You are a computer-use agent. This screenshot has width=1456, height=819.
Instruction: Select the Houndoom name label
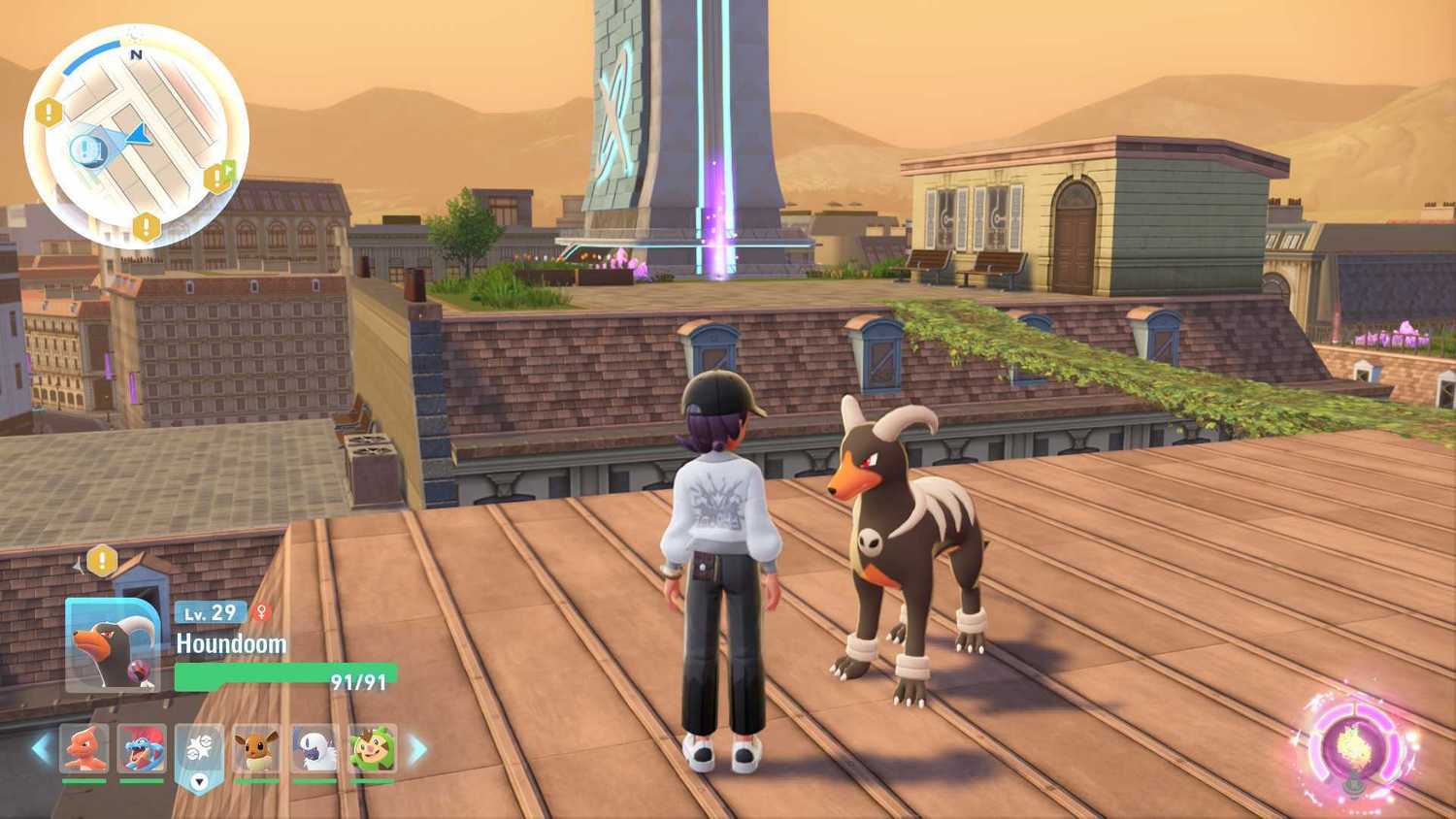click(231, 643)
